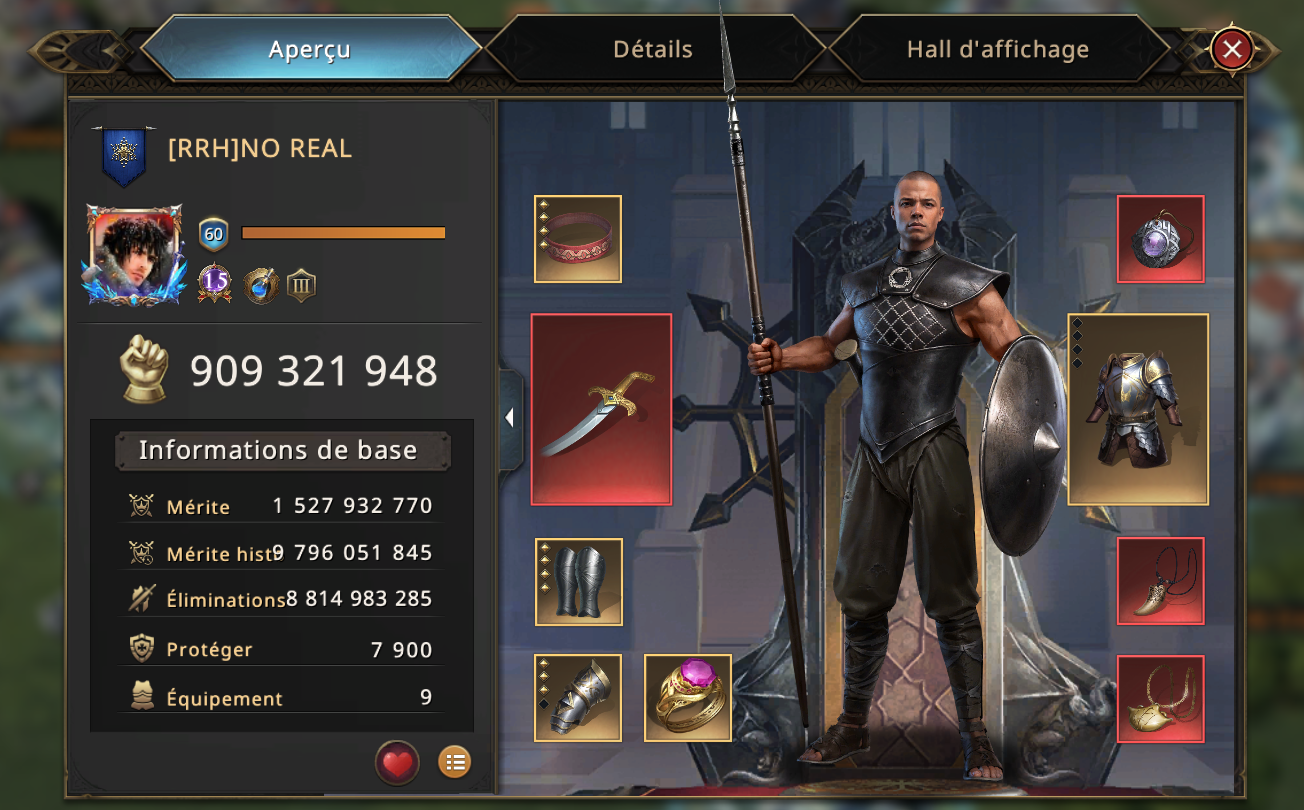Click the purple VIP 15 badge

coord(215,283)
